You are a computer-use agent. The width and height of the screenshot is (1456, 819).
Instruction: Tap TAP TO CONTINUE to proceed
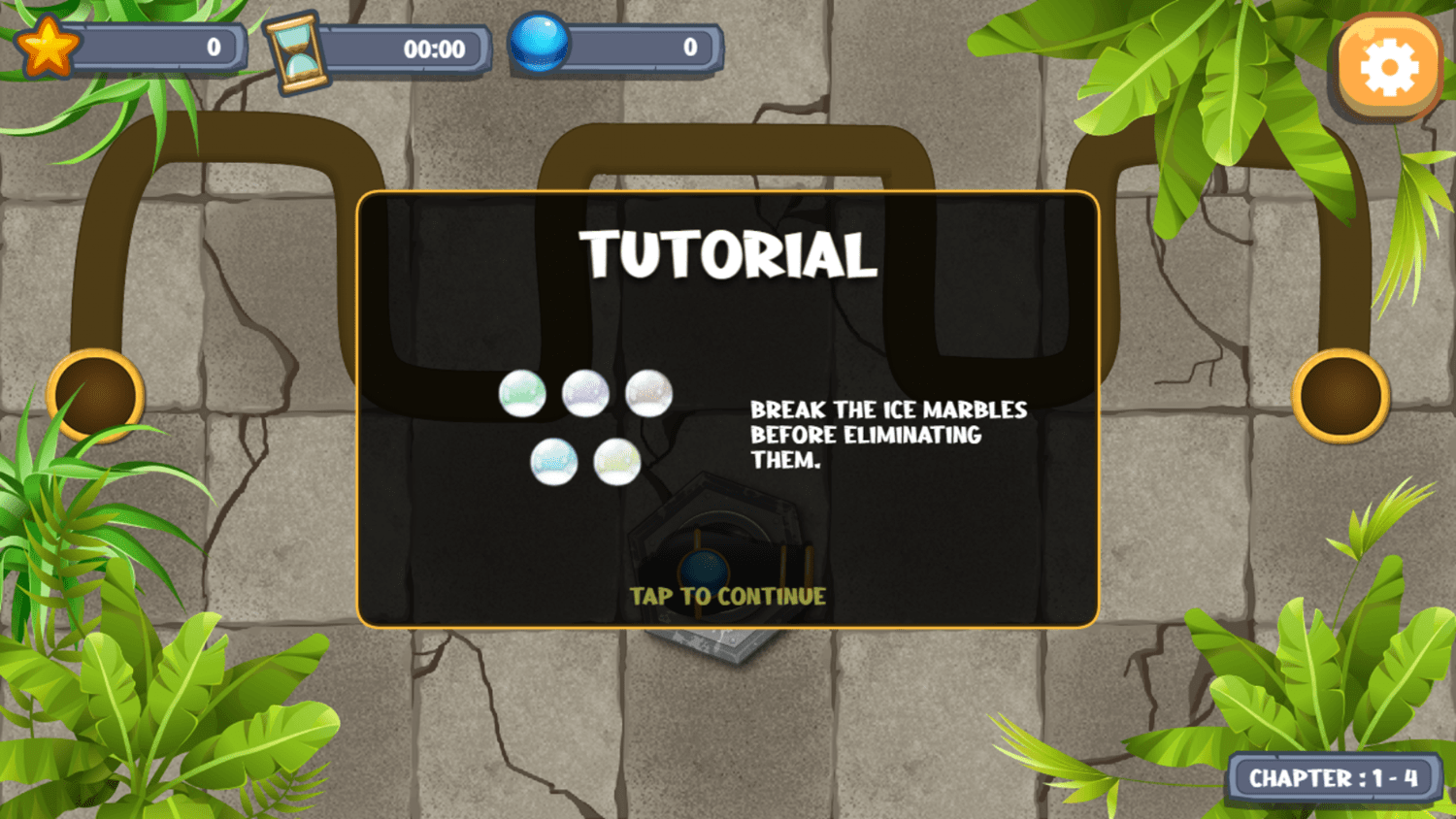(x=728, y=597)
